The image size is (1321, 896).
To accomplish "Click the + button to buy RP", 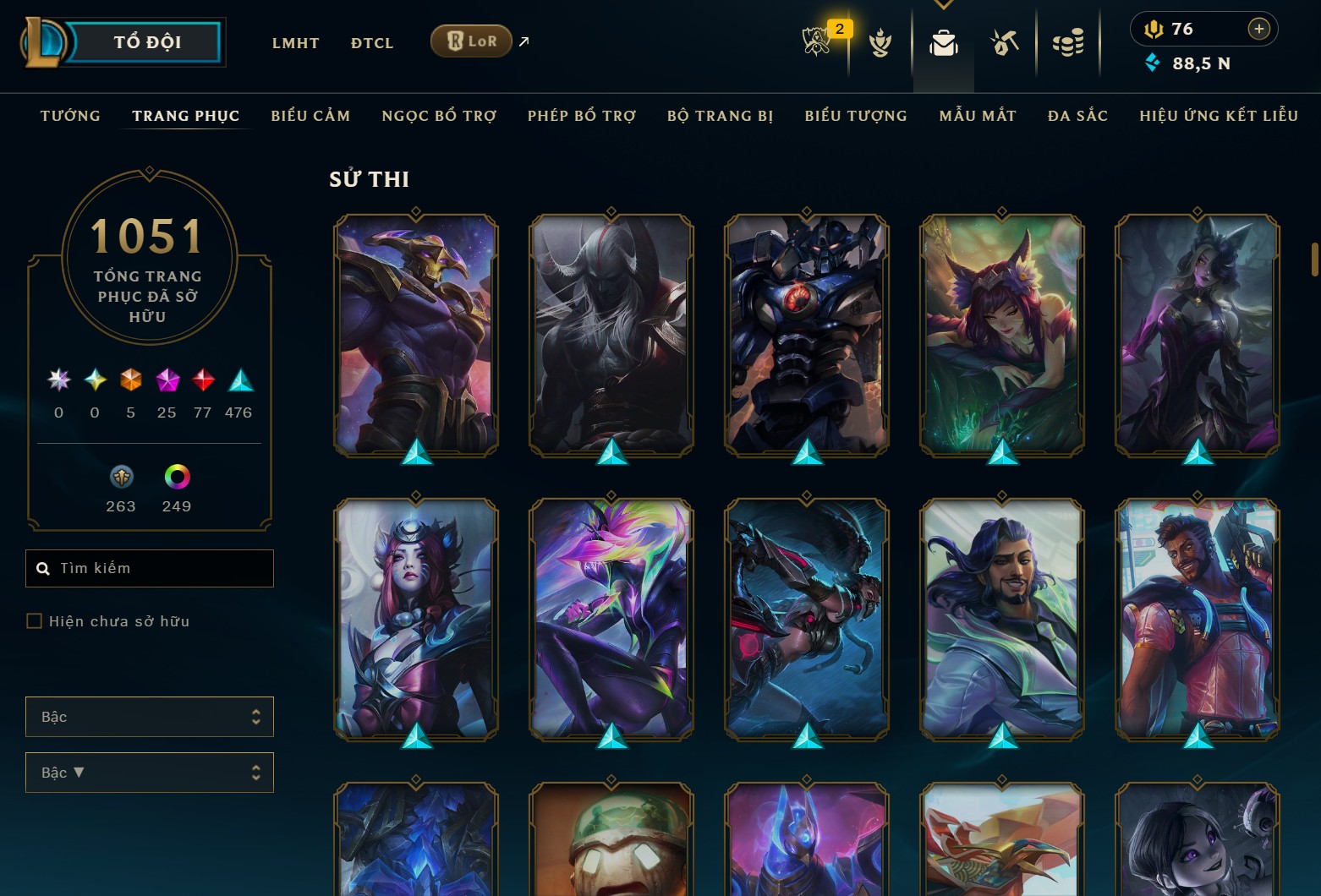I will pyautogui.click(x=1259, y=28).
